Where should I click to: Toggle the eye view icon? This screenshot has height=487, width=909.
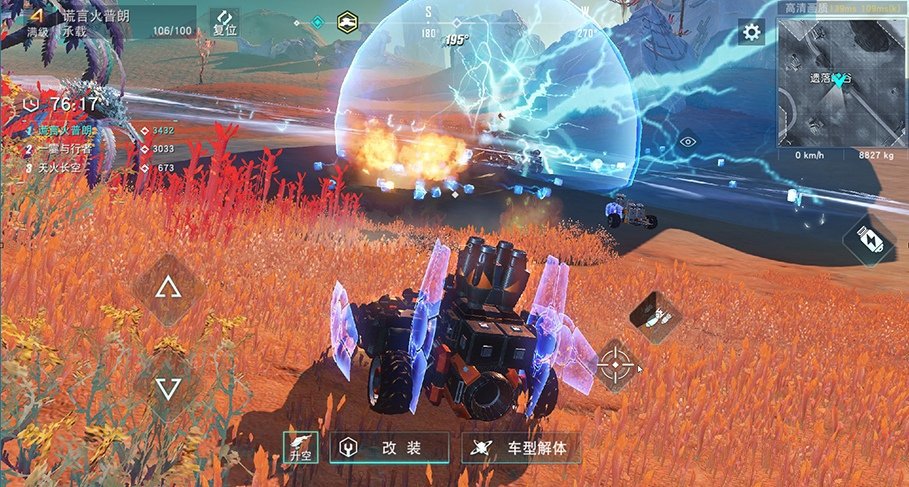pos(688,142)
